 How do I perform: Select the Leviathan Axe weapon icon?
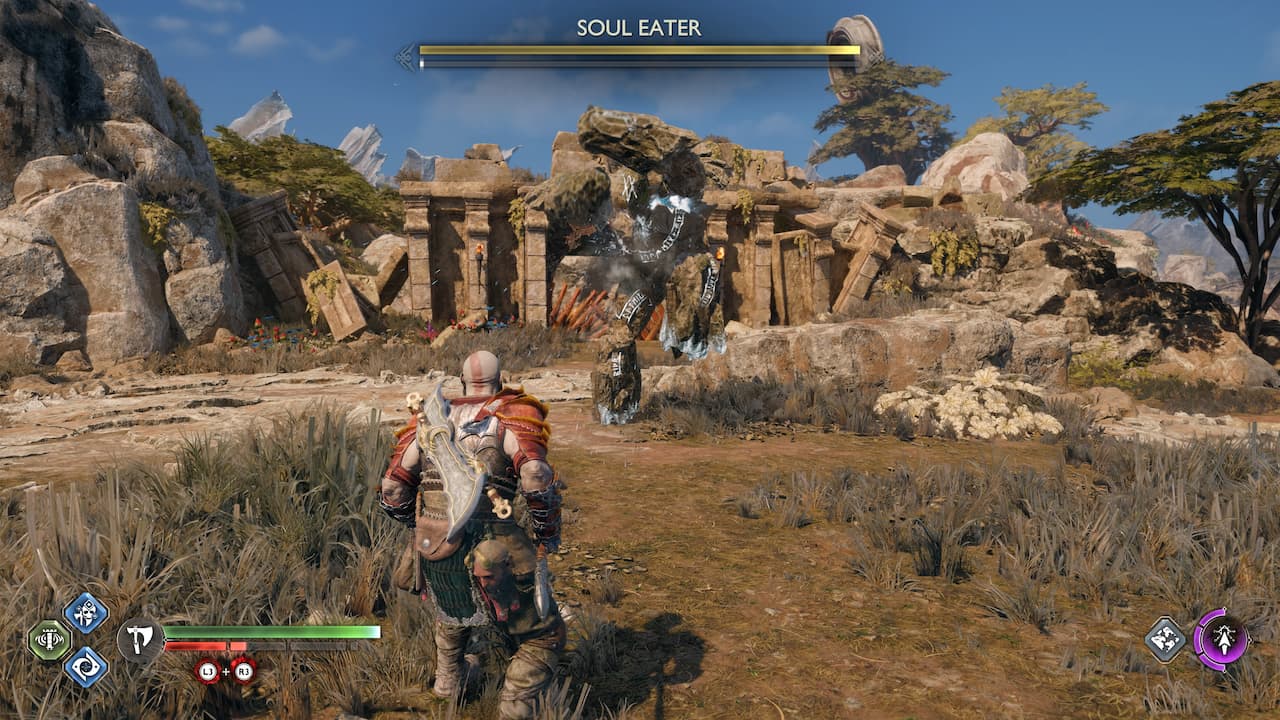(x=140, y=640)
